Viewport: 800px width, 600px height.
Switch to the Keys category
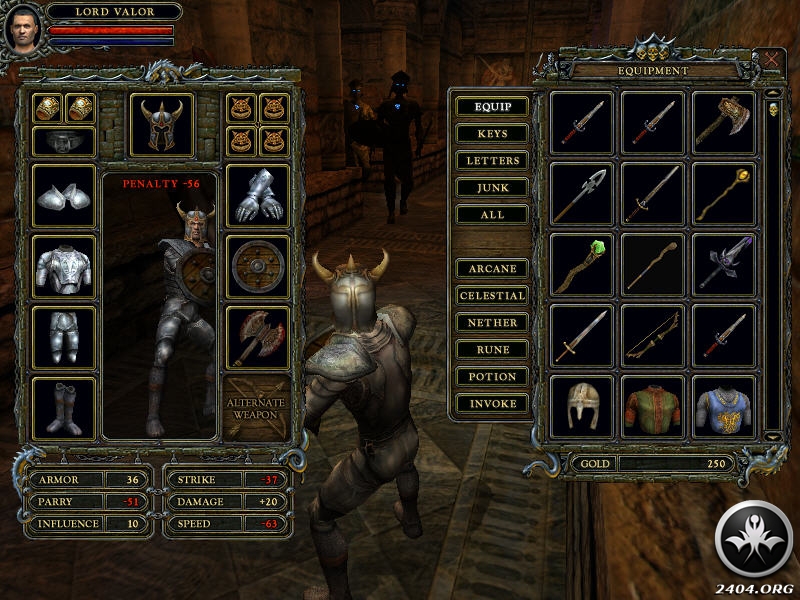coord(492,133)
